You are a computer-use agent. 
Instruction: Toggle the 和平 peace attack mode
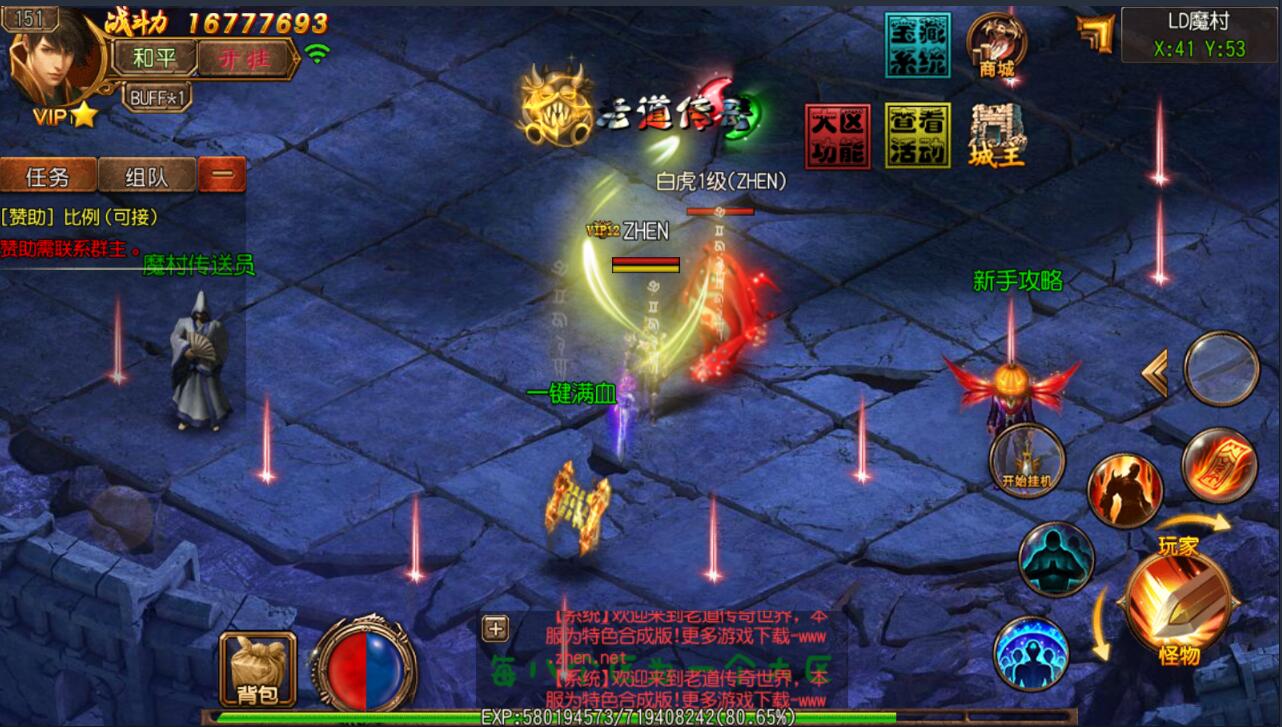154,57
